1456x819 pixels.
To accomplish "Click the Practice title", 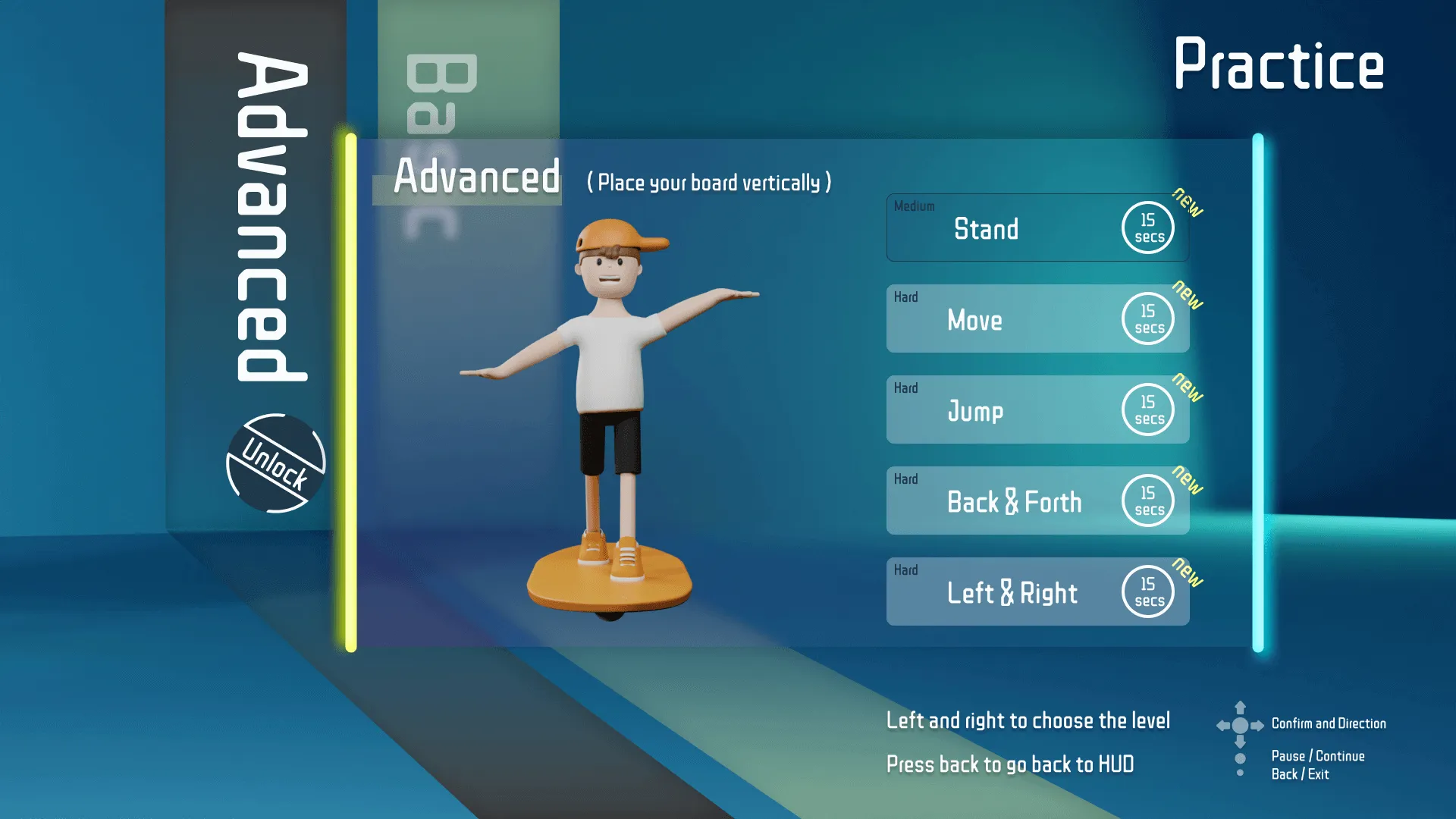I will click(1279, 65).
